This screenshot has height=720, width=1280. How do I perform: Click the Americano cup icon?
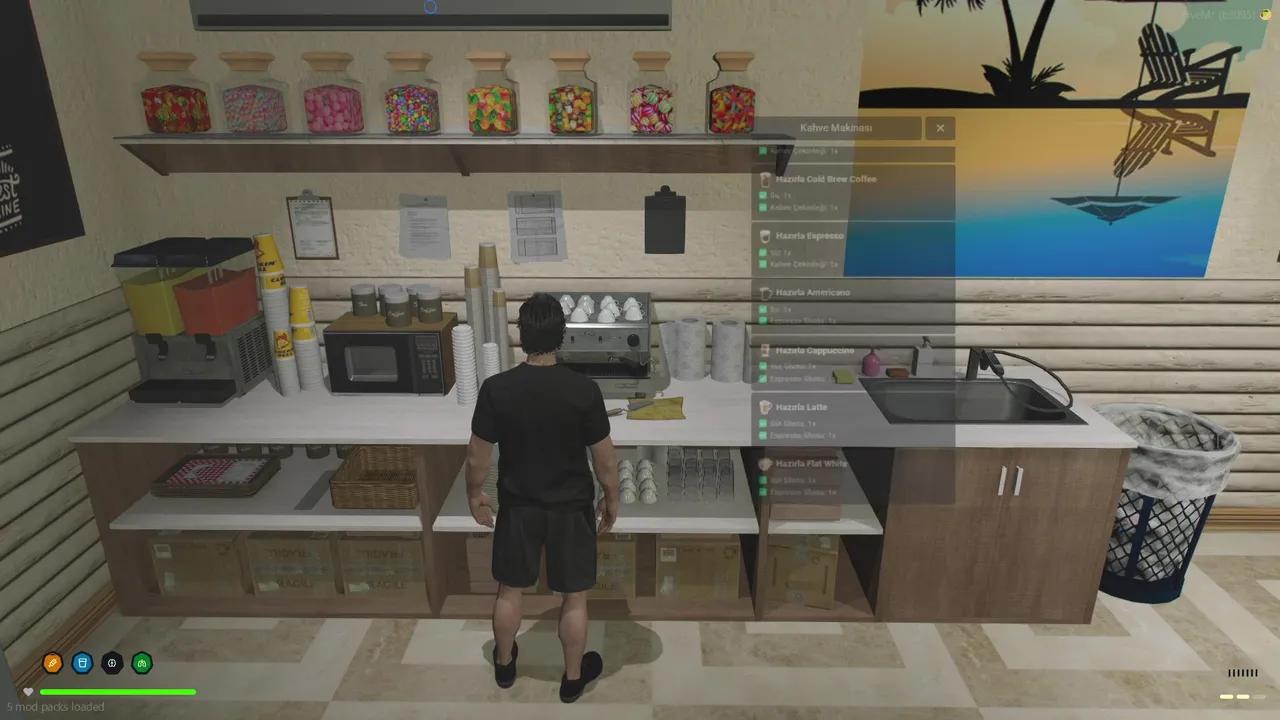[766, 293]
